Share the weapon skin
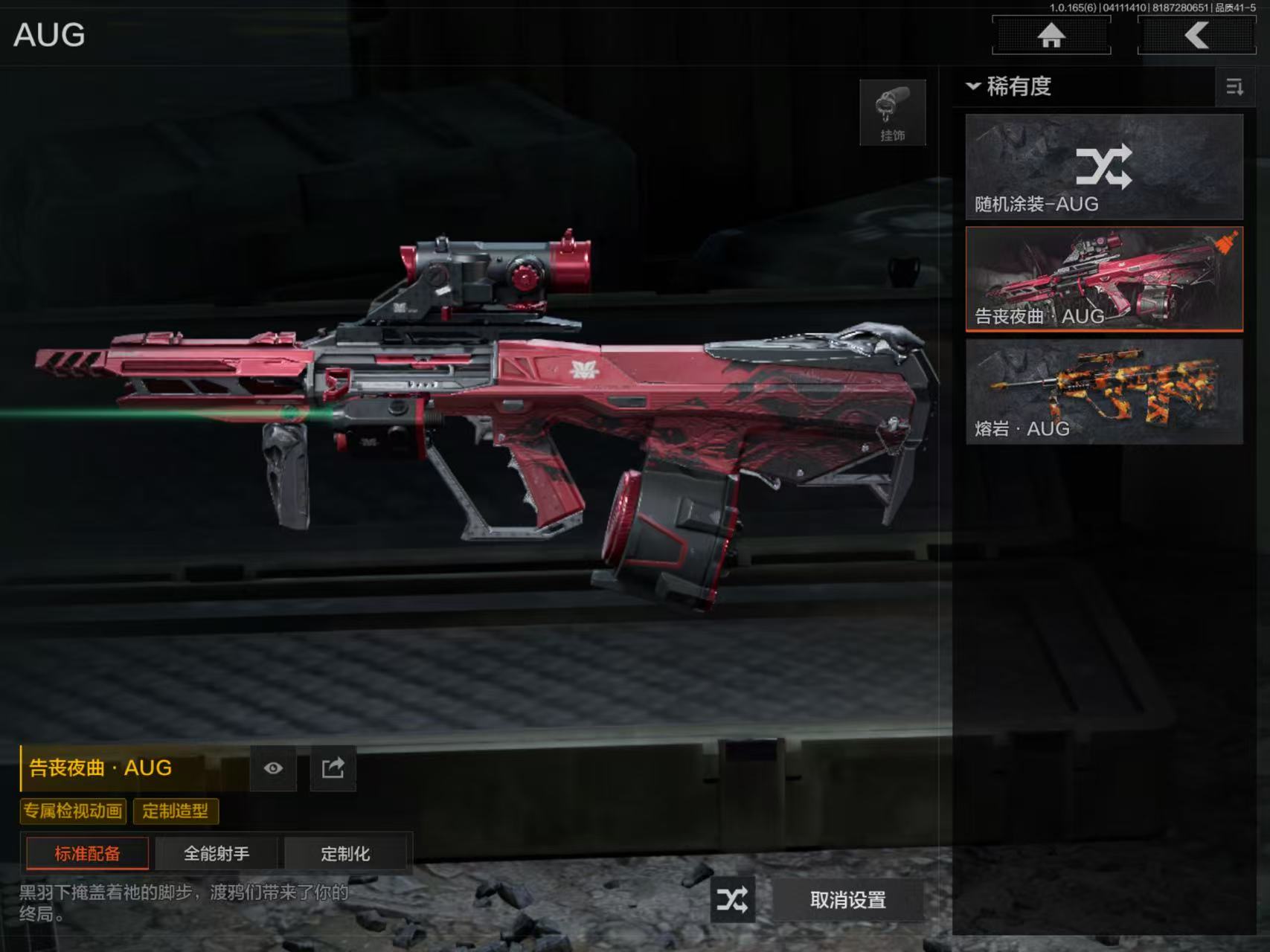This screenshot has width=1270, height=952. (333, 768)
